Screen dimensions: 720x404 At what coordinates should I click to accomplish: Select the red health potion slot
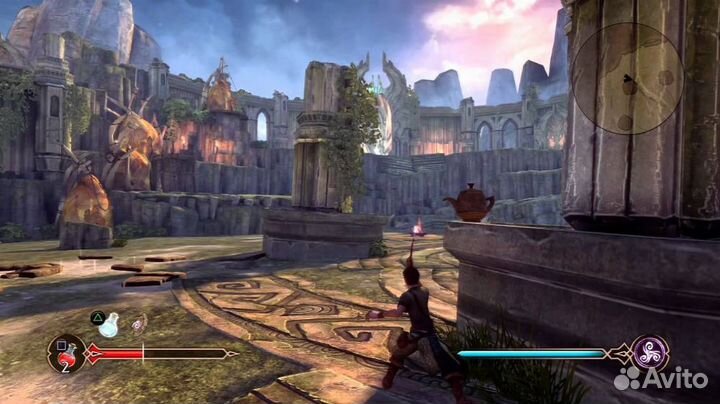pyautogui.click(x=65, y=353)
